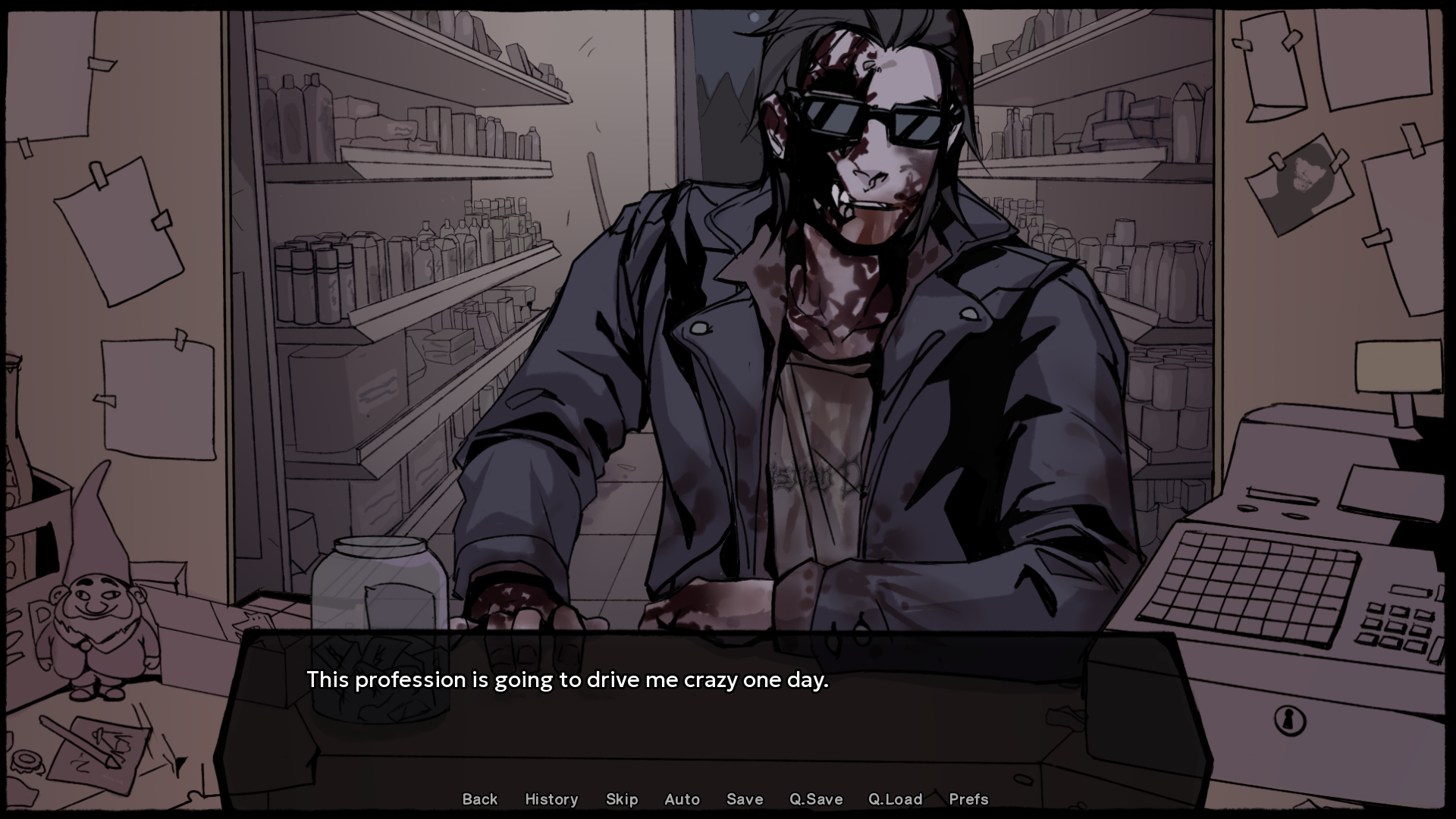This screenshot has width=1456, height=819.
Task: Click Back to rewind the dialogue
Action: [x=479, y=799]
